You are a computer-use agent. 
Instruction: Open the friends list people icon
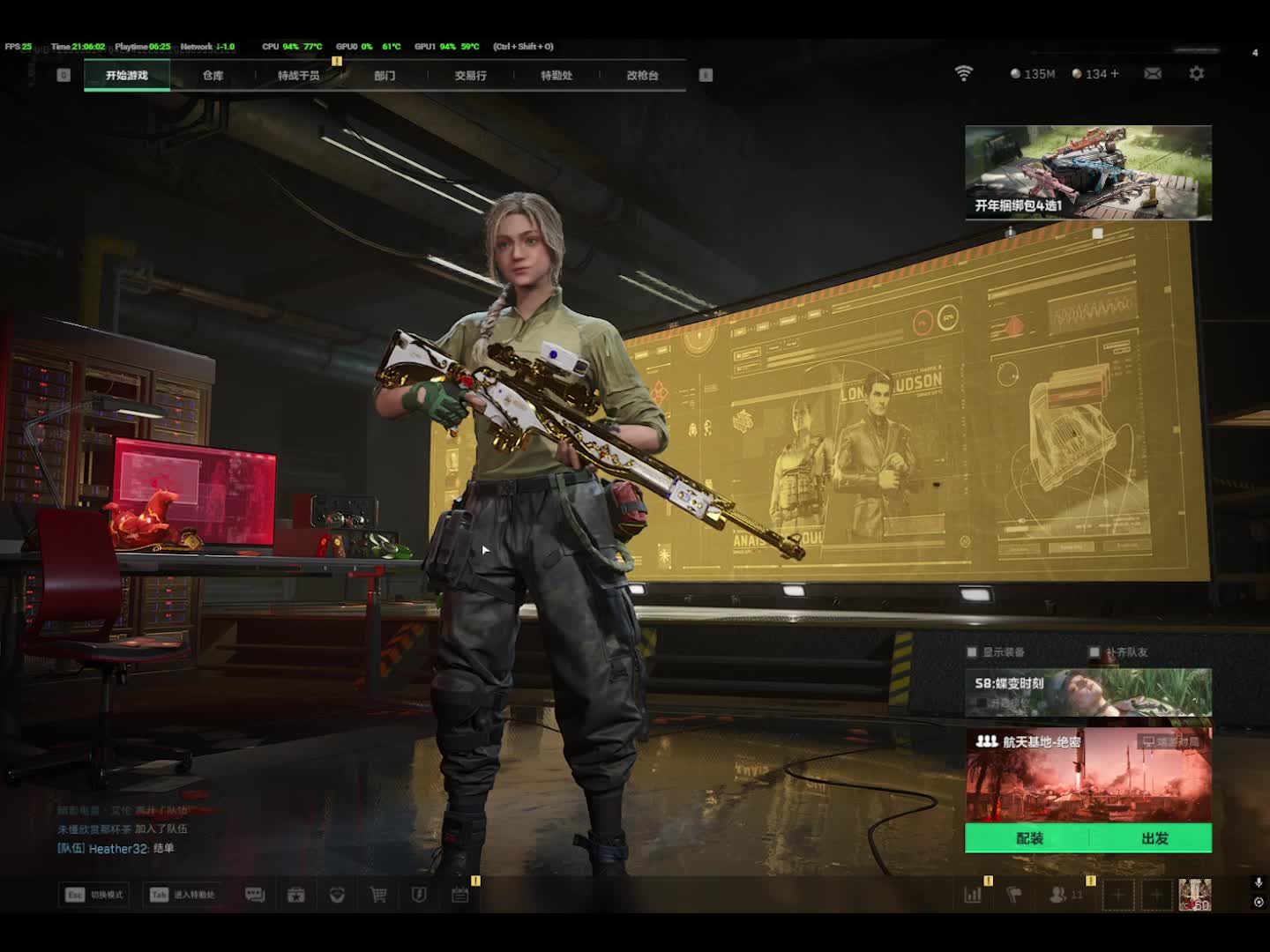point(1058,895)
